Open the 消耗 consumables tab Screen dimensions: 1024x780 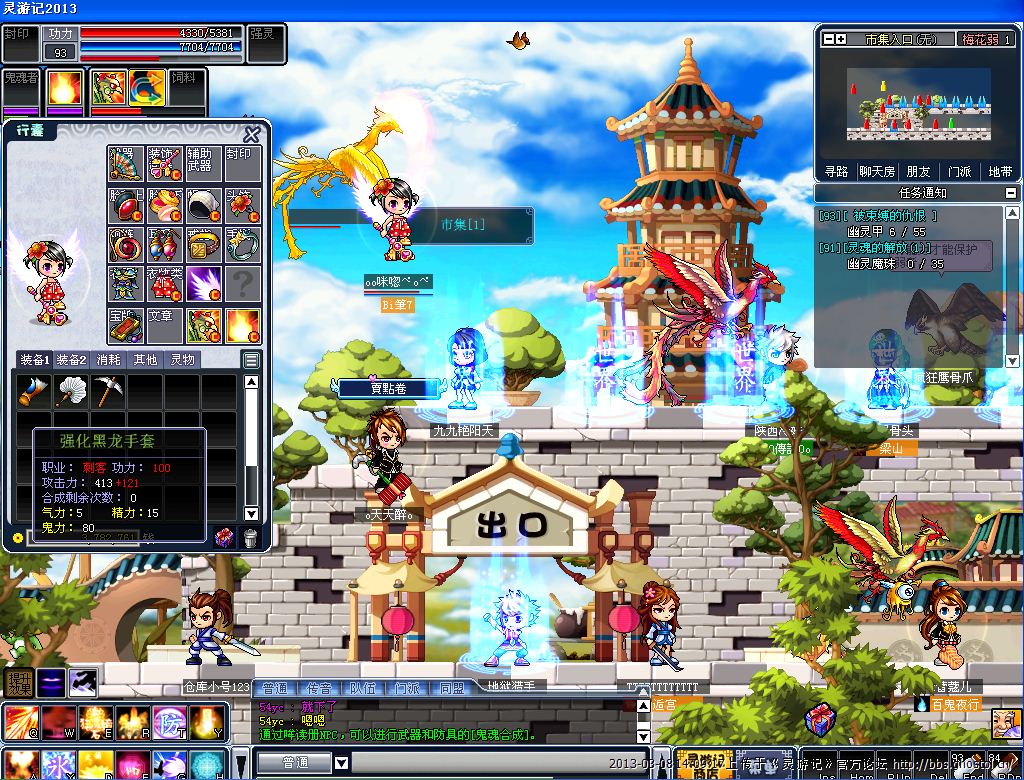110,360
